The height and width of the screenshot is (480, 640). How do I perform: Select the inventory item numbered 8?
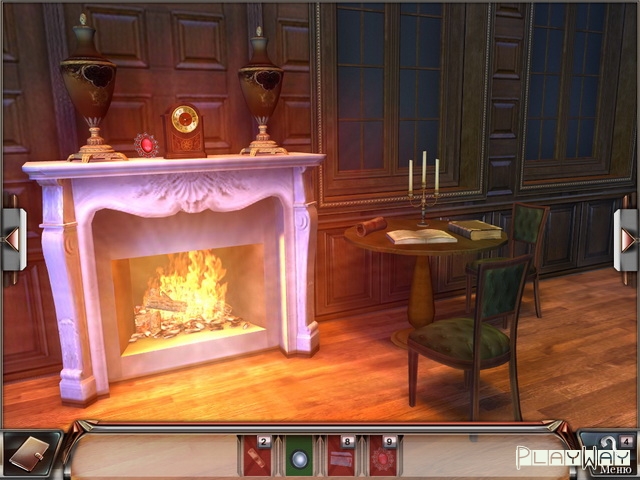point(341,458)
